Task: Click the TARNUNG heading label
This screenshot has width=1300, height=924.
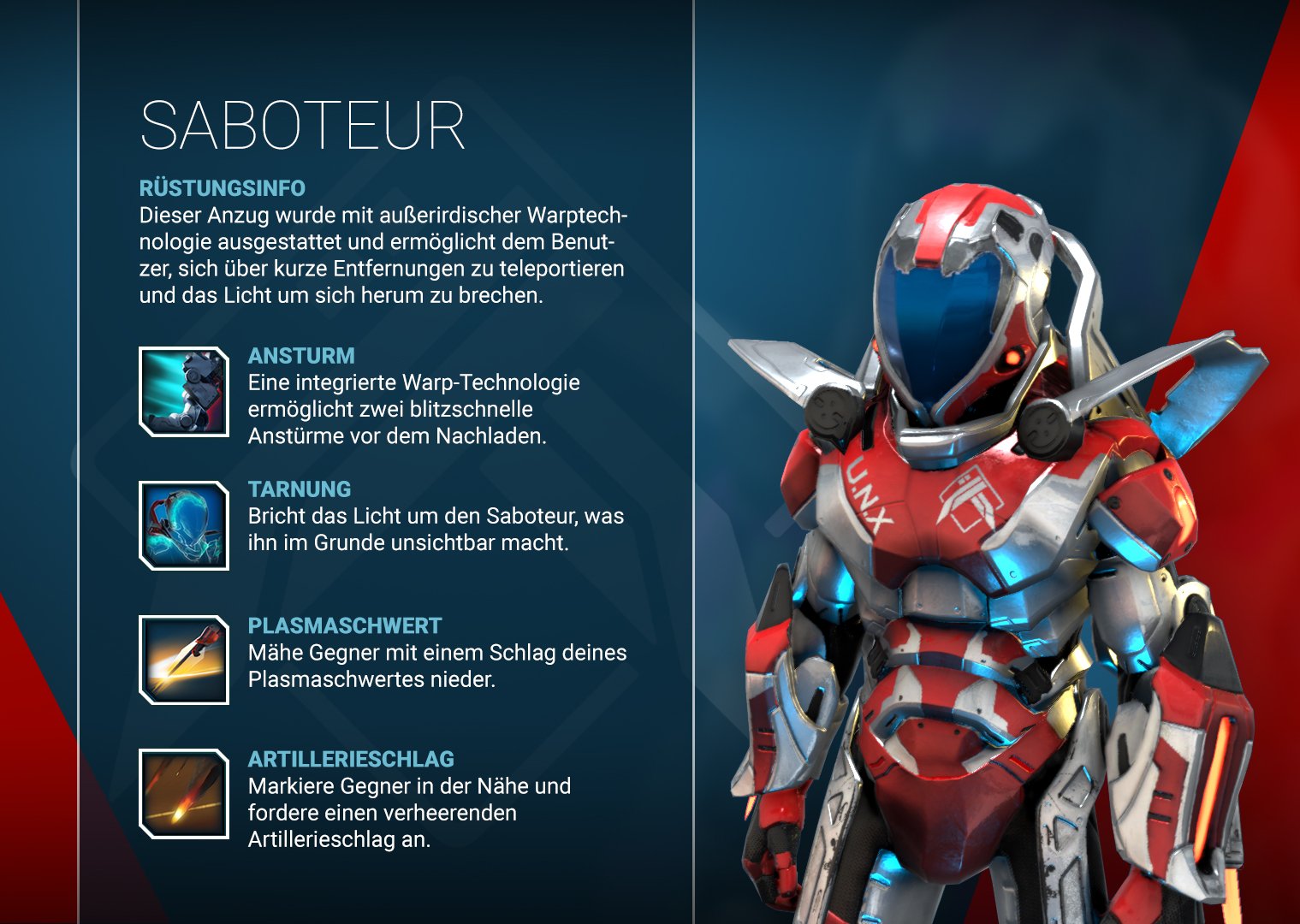Action: (299, 490)
